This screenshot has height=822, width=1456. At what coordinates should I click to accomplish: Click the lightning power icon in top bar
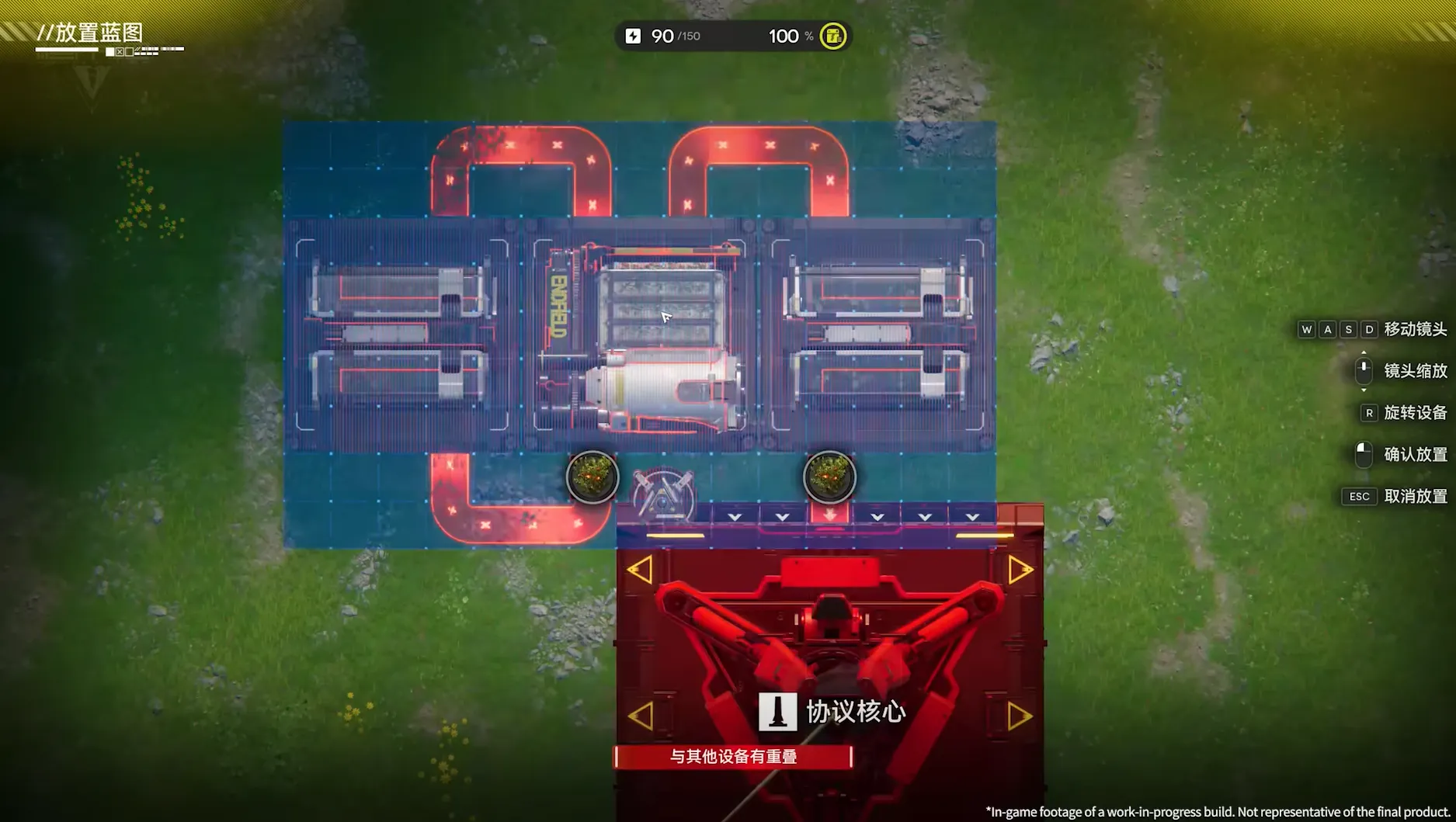tap(634, 36)
